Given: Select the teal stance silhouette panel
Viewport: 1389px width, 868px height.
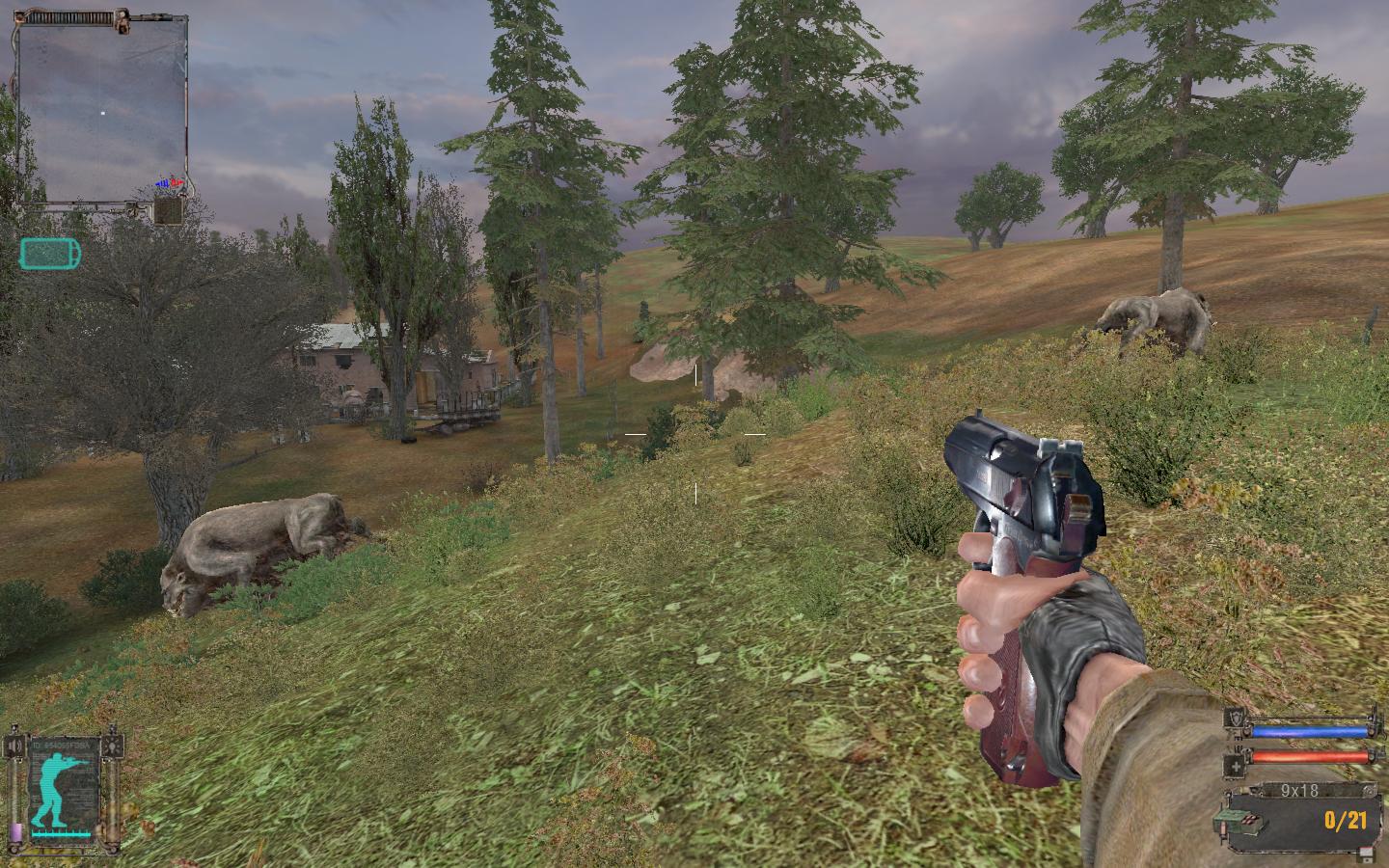Looking at the screenshot, I should (64, 793).
